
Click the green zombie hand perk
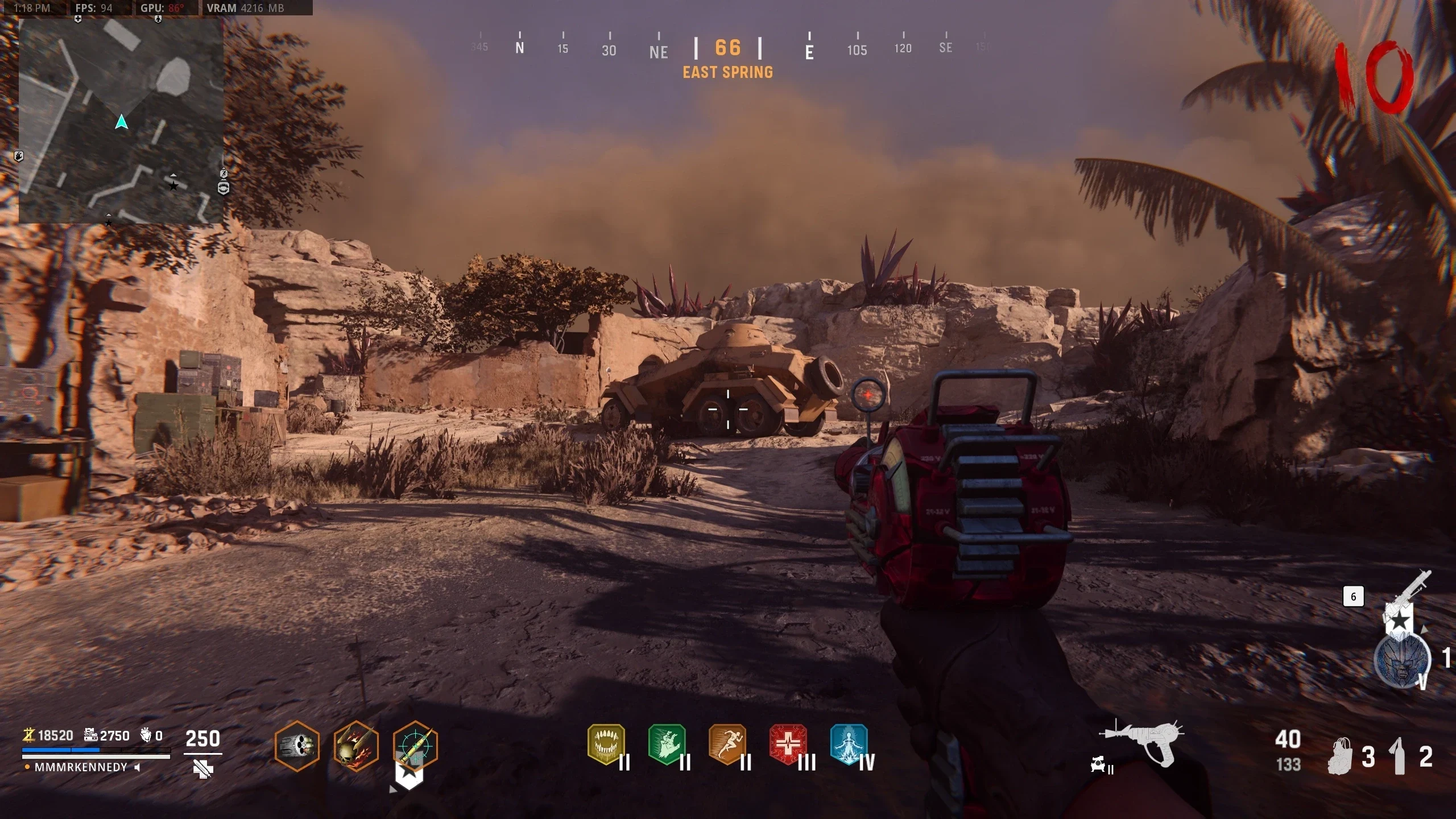pos(667,744)
